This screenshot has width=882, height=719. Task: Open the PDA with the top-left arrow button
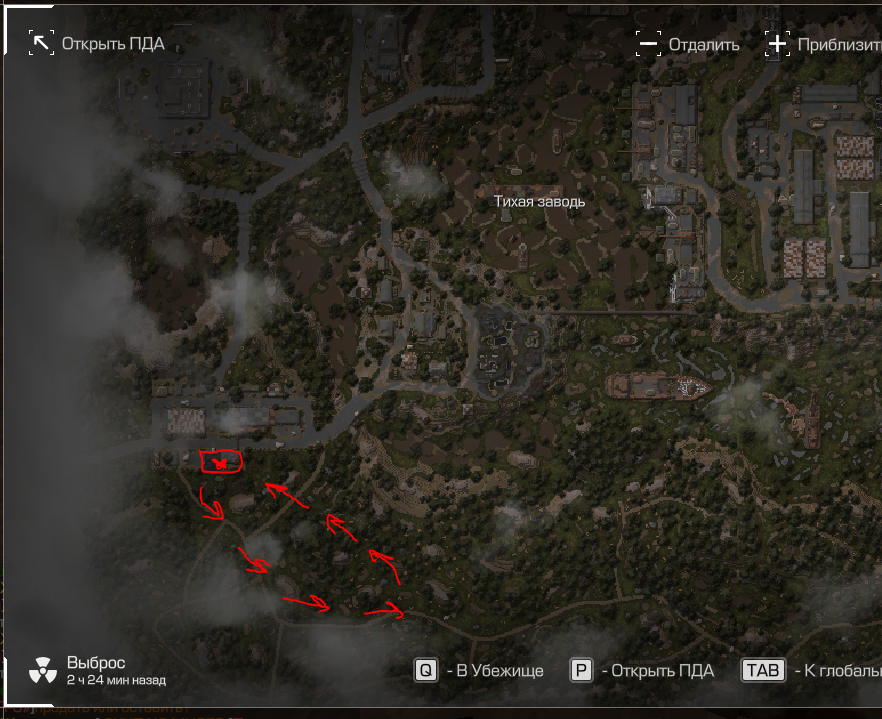[42, 43]
